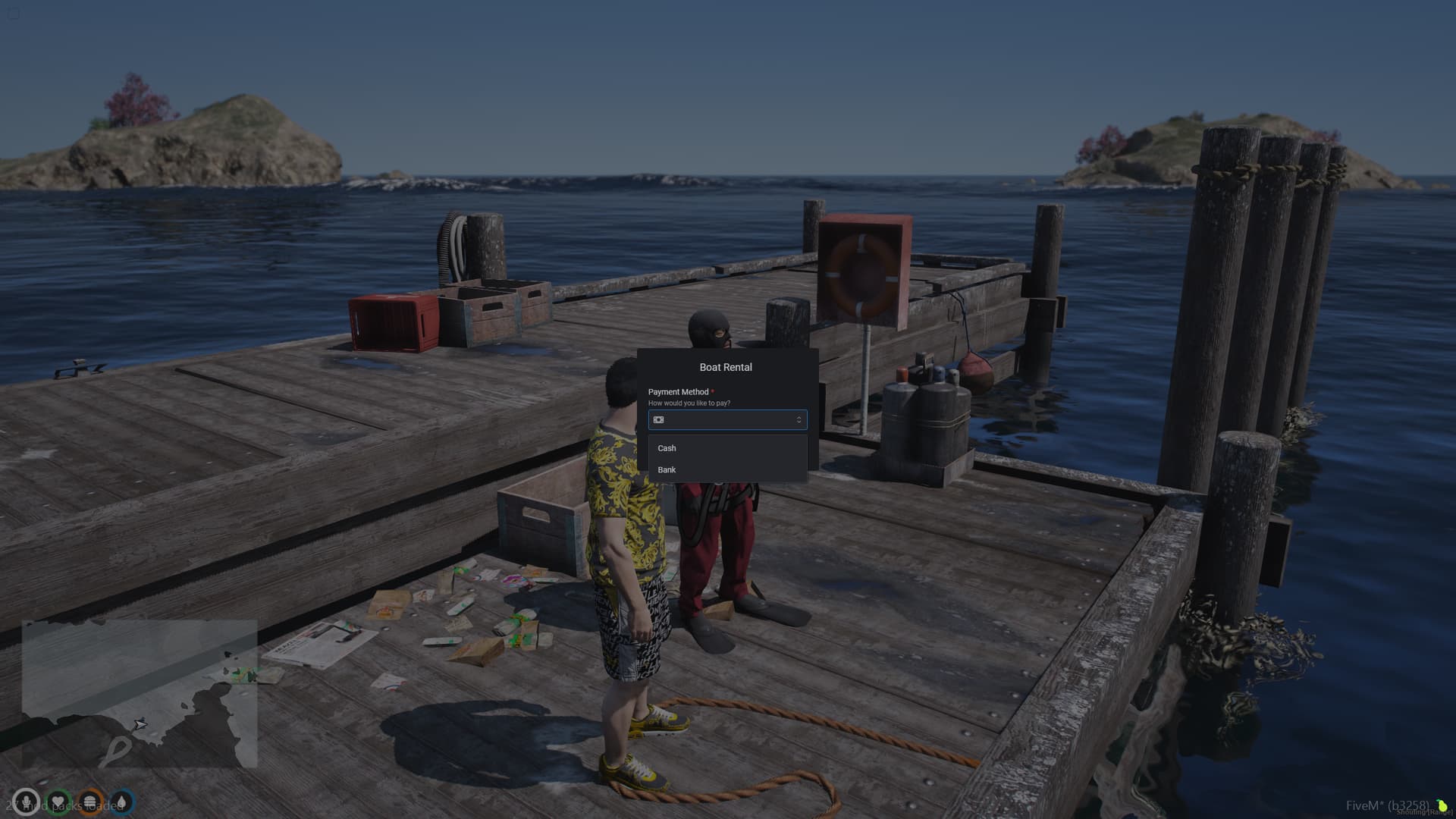1456x819 pixels.
Task: Select the Bank payment option
Action: (667, 469)
